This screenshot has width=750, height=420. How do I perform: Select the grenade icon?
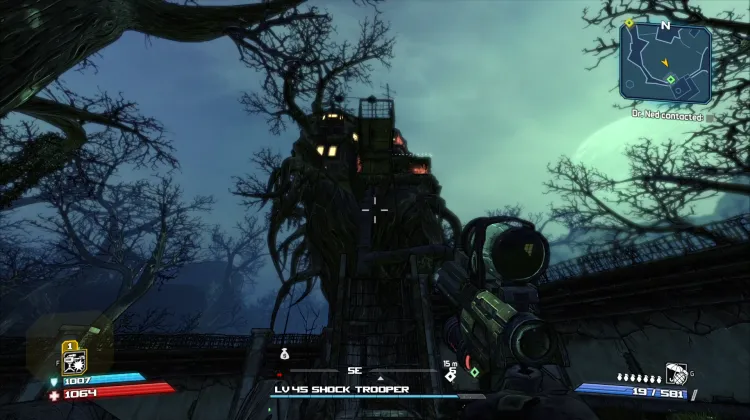(x=675, y=372)
